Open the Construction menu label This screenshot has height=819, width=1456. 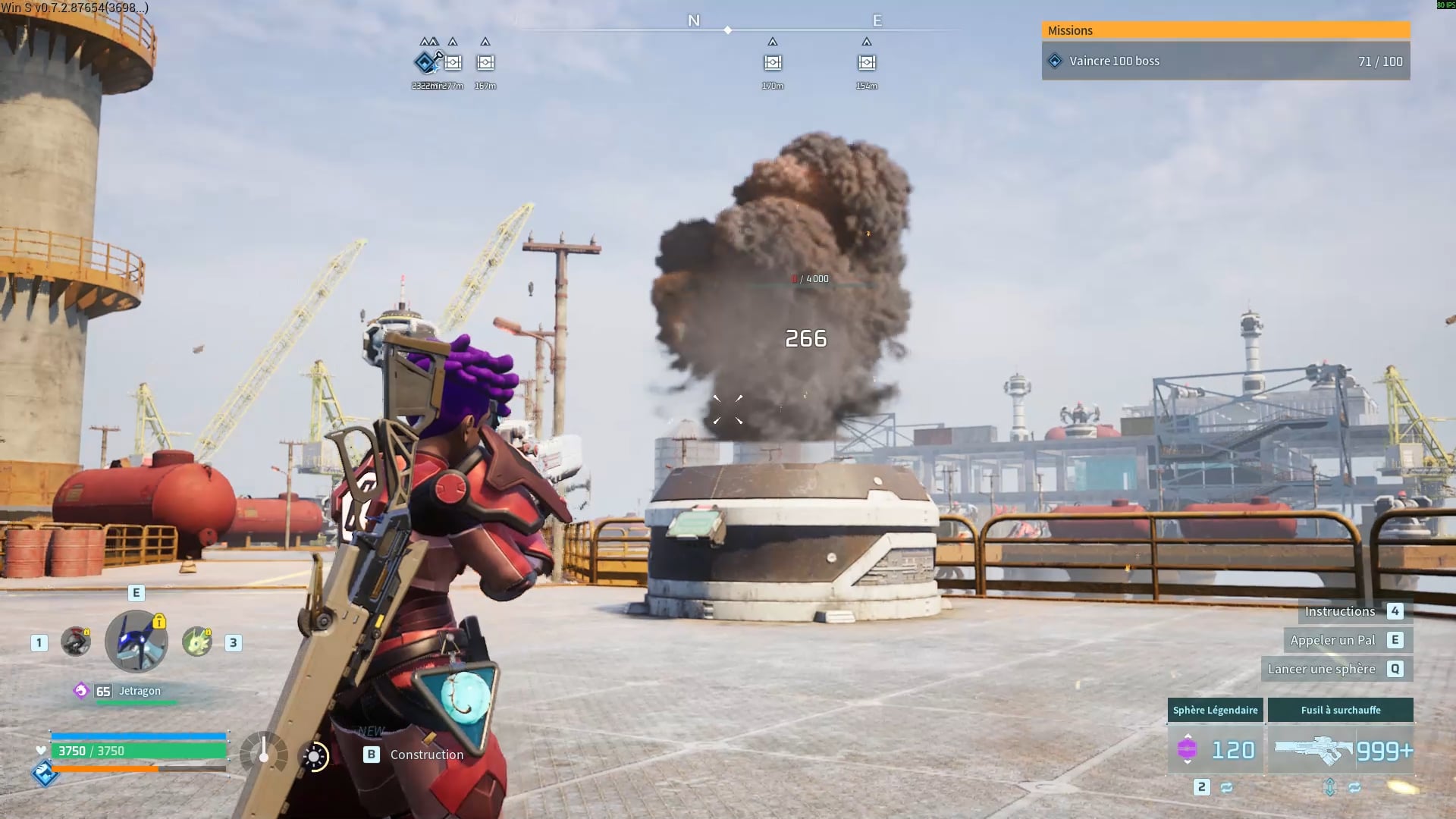tap(426, 755)
